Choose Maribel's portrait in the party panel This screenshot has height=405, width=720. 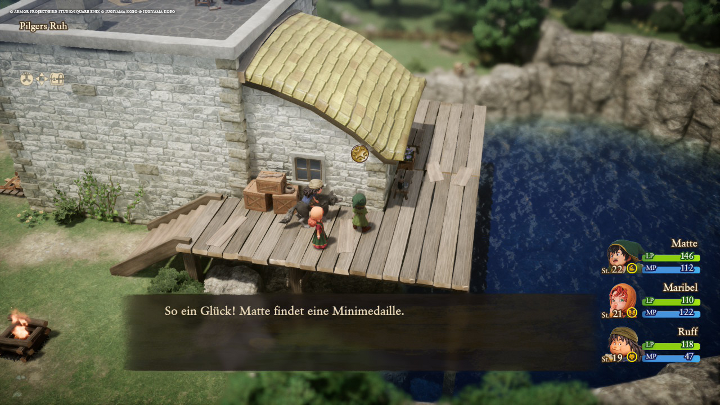[x=624, y=299]
